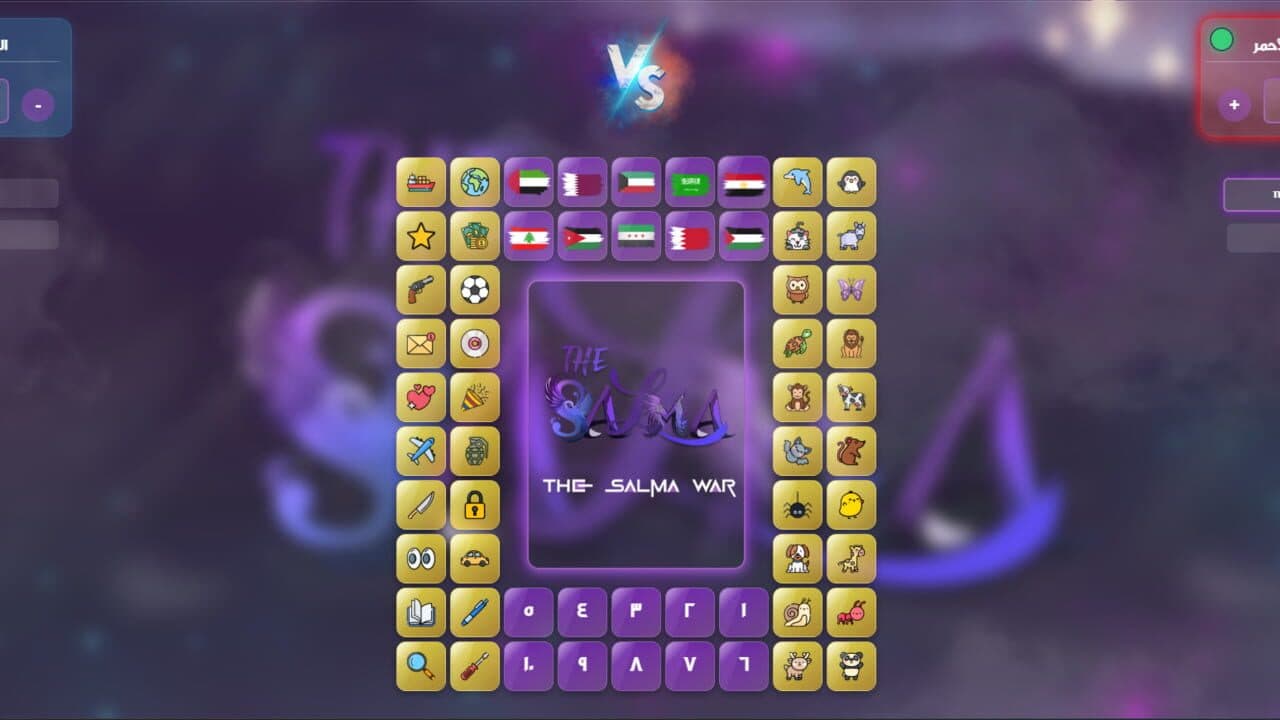Screen dimensions: 1280x720
Task: Select the dolphin tile
Action: point(798,183)
